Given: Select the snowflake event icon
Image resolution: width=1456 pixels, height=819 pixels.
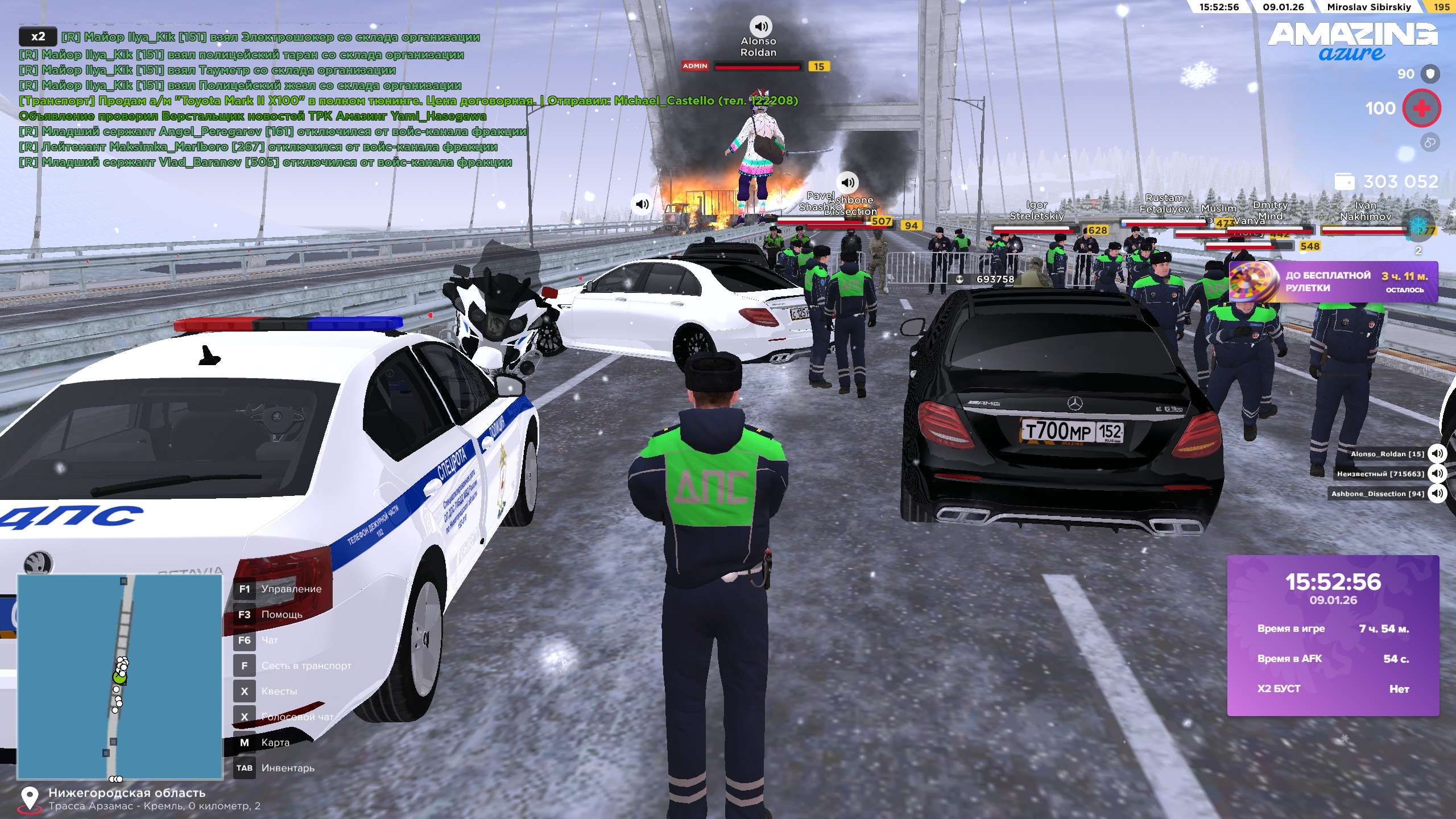Looking at the screenshot, I should [x=1418, y=227].
